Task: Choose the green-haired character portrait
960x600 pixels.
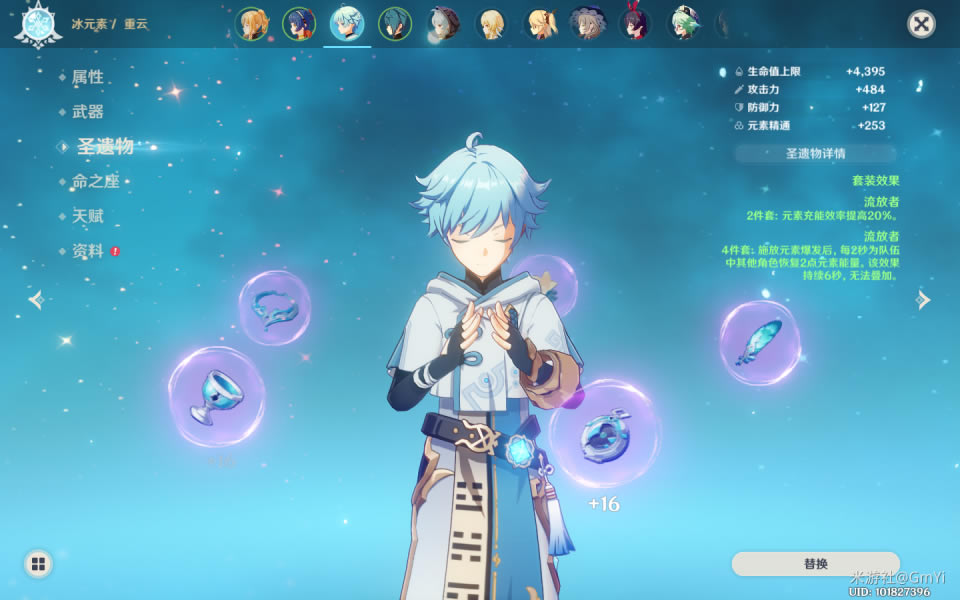Action: (x=684, y=24)
